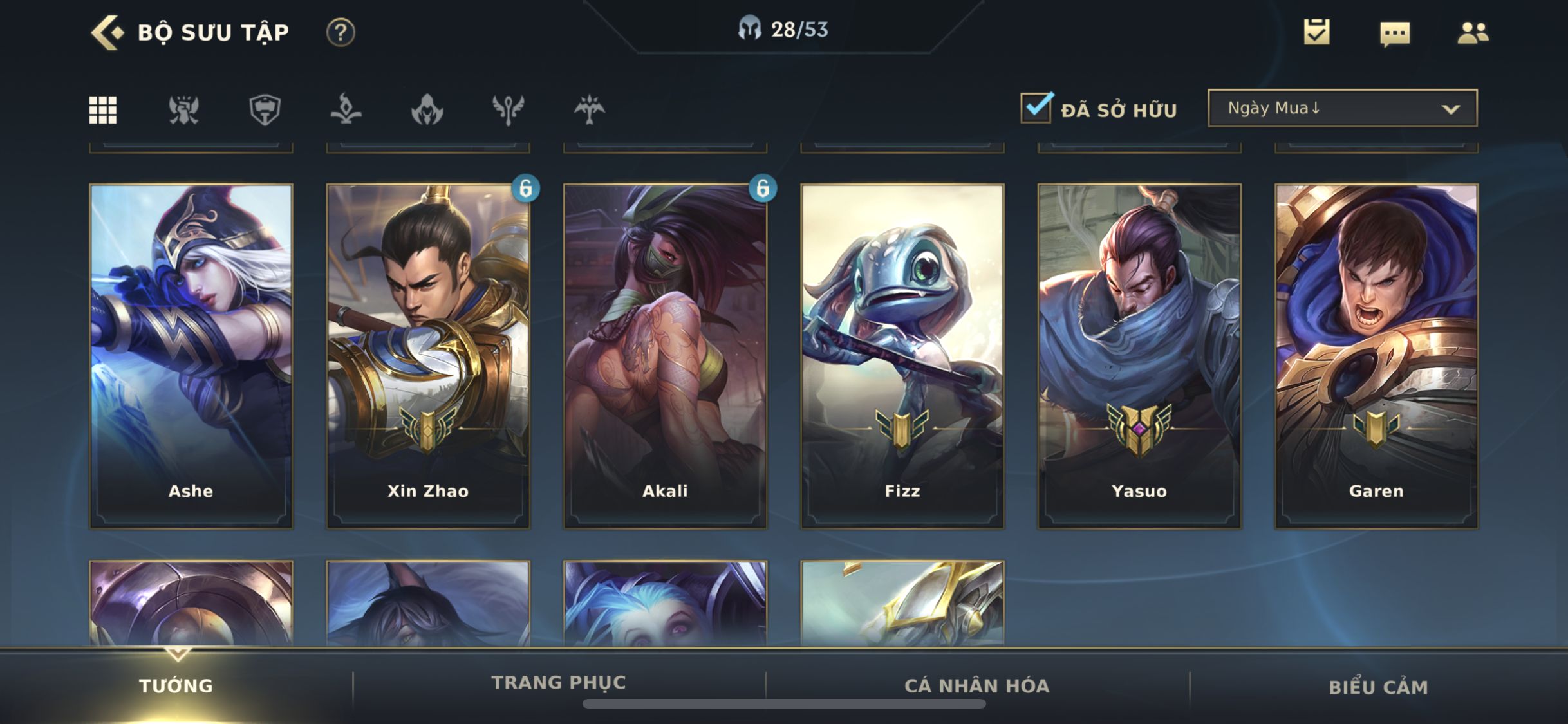Filter champions by the shield tank role
The height and width of the screenshot is (724, 1568).
[x=265, y=109]
